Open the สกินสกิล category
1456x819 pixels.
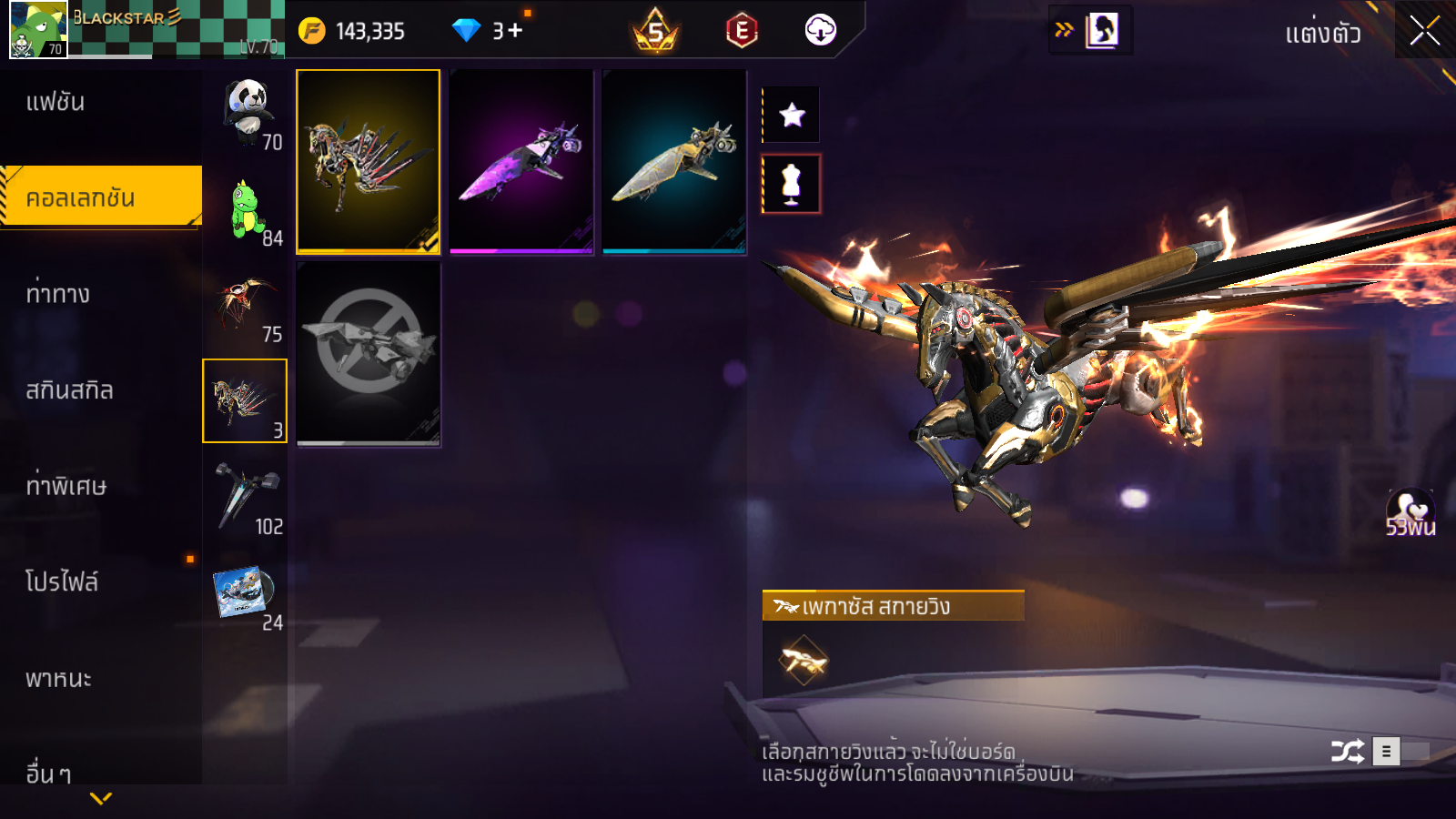tap(69, 390)
